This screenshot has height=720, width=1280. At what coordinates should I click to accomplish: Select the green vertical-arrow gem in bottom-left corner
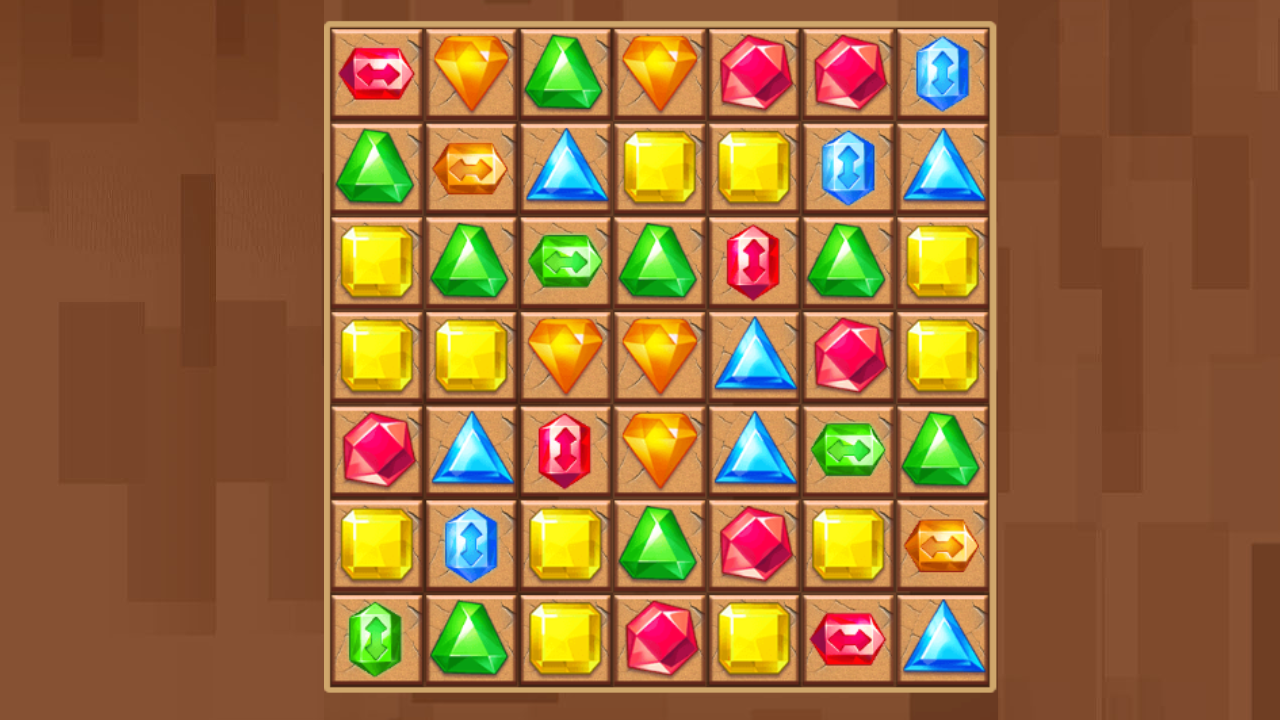pos(377,639)
